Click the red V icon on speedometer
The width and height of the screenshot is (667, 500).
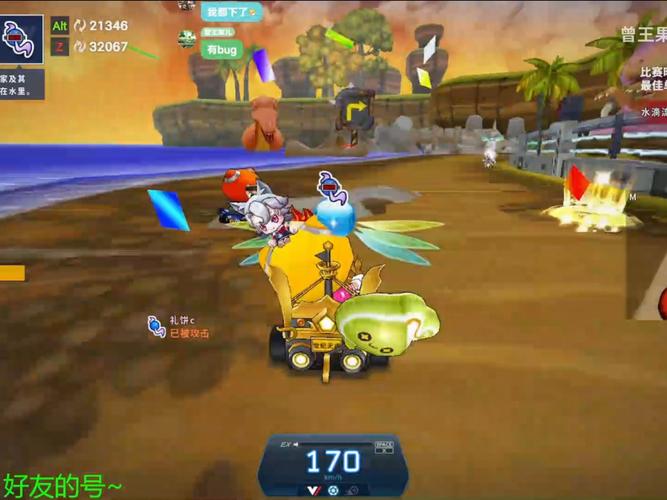pyautogui.click(x=313, y=490)
